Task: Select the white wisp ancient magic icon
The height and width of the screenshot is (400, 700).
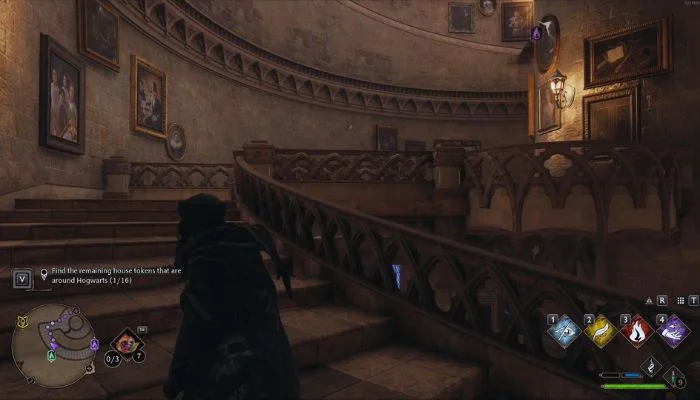Action: click(649, 366)
